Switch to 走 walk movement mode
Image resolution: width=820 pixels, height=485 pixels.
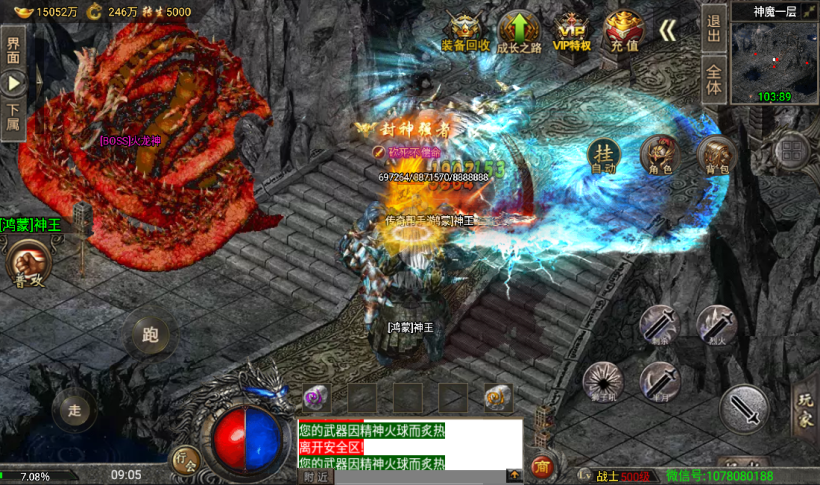click(73, 409)
